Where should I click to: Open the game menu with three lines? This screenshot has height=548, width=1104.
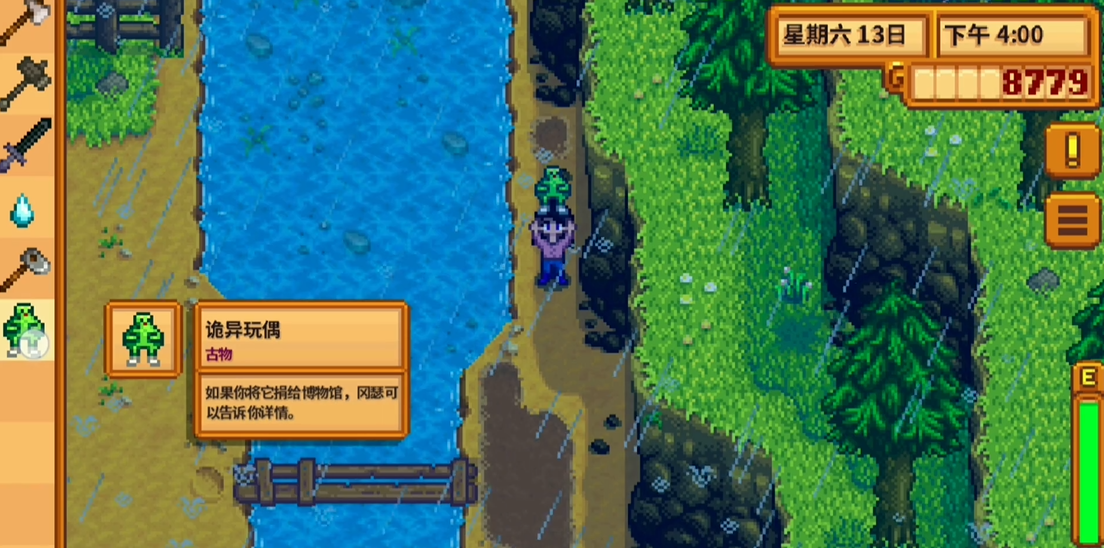pos(1073,219)
